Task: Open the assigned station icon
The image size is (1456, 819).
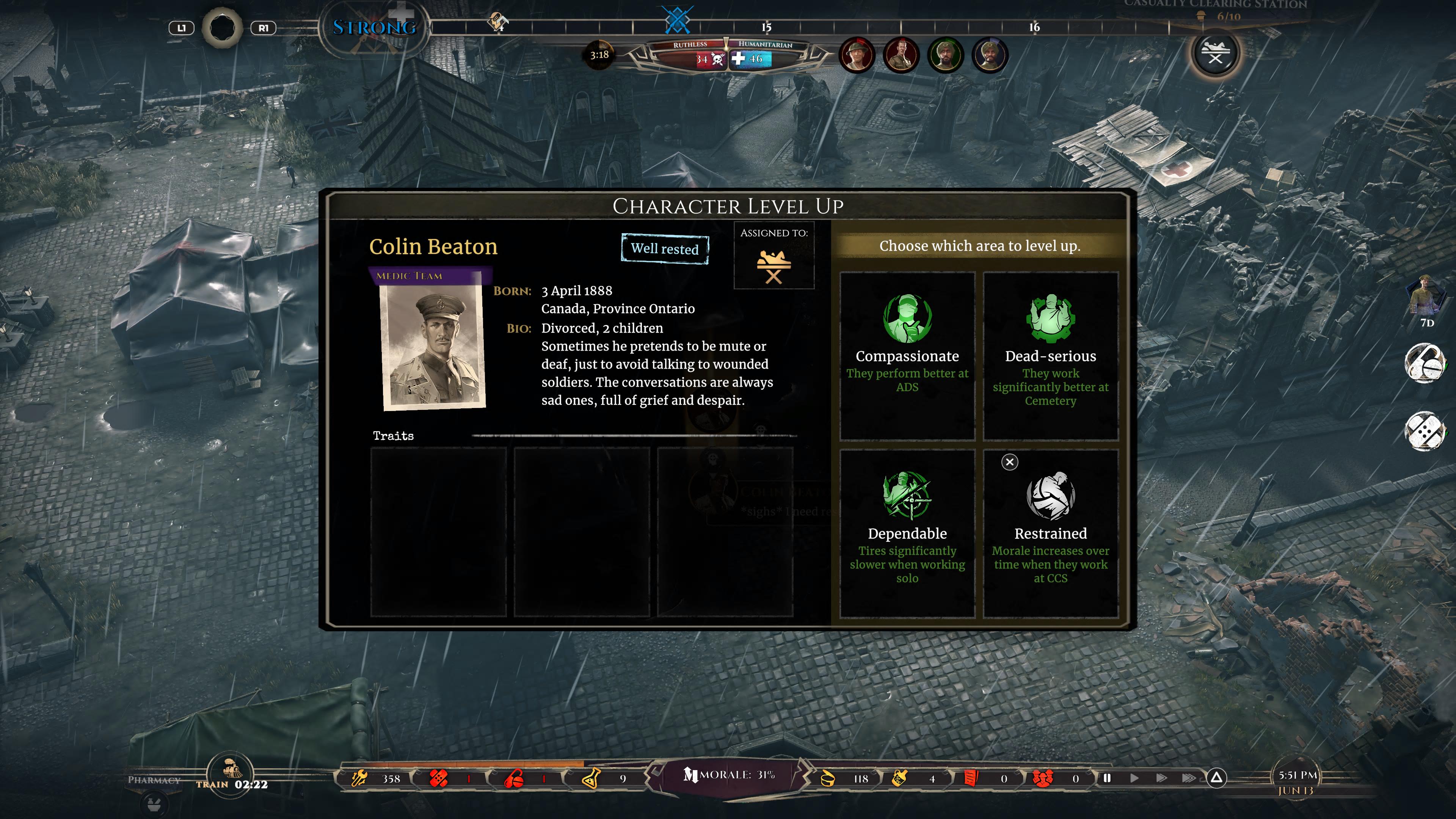Action: 773,266
